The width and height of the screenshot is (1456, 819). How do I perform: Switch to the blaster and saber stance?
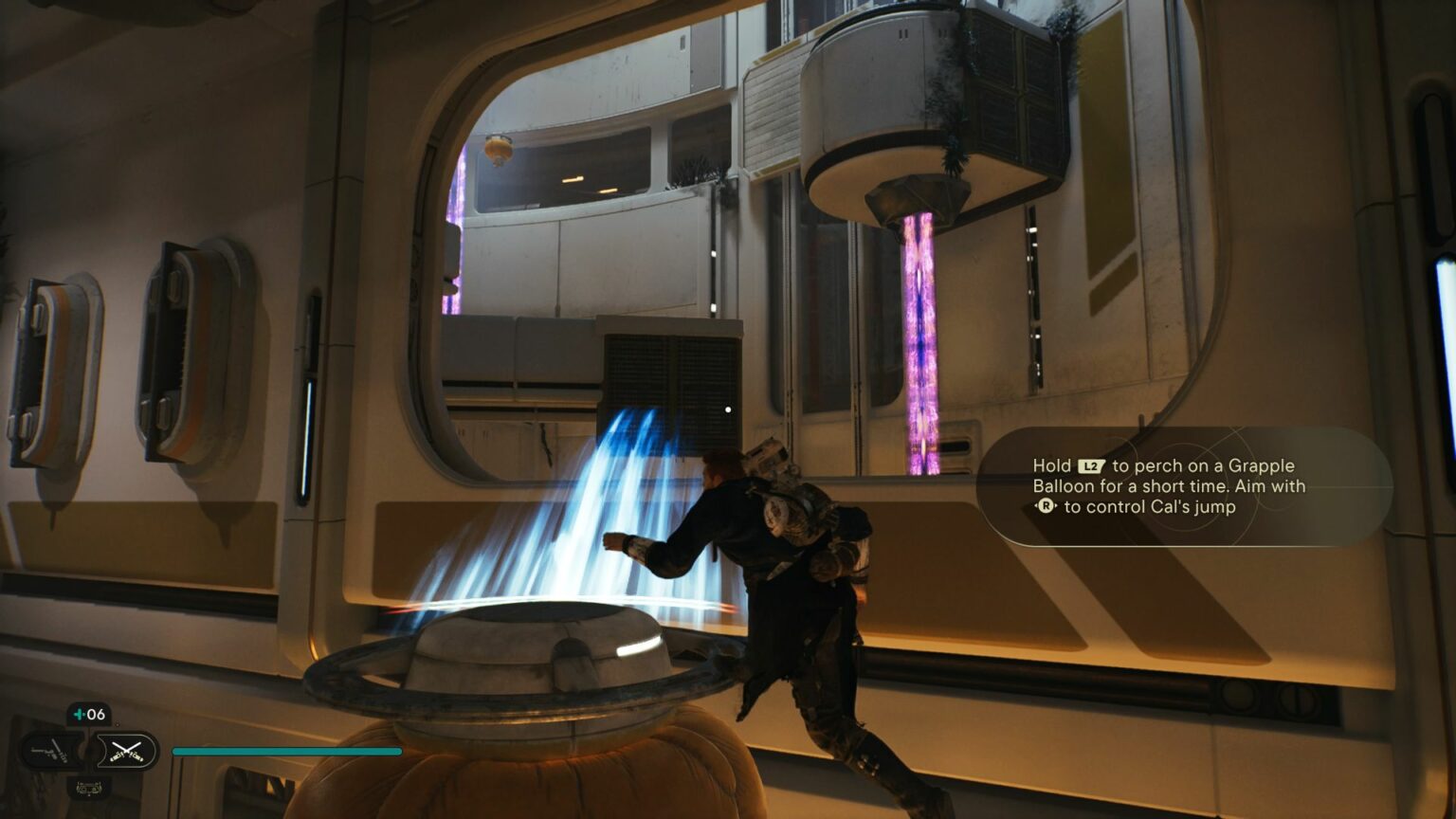pyautogui.click(x=52, y=752)
